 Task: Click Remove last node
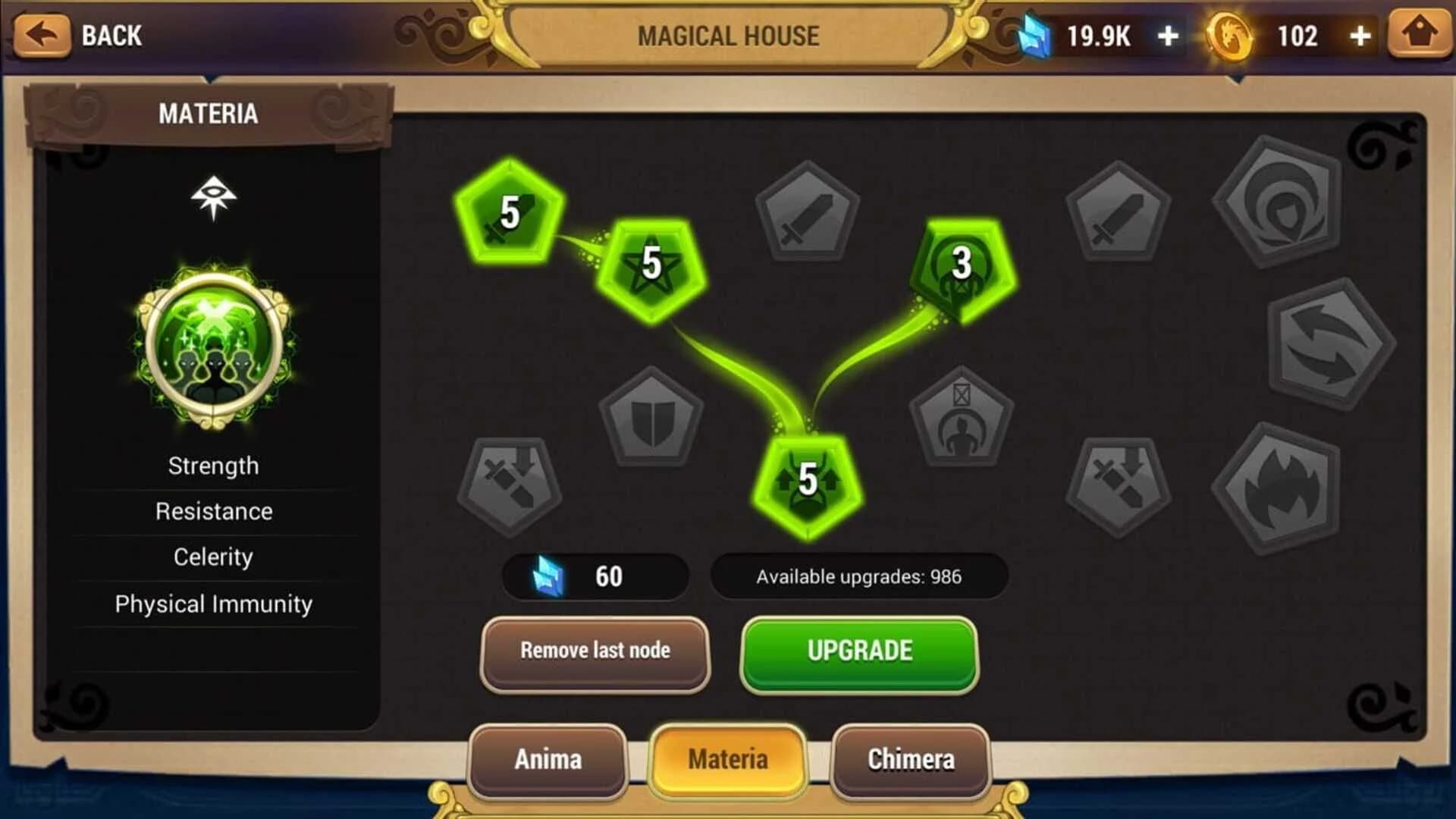pos(594,651)
